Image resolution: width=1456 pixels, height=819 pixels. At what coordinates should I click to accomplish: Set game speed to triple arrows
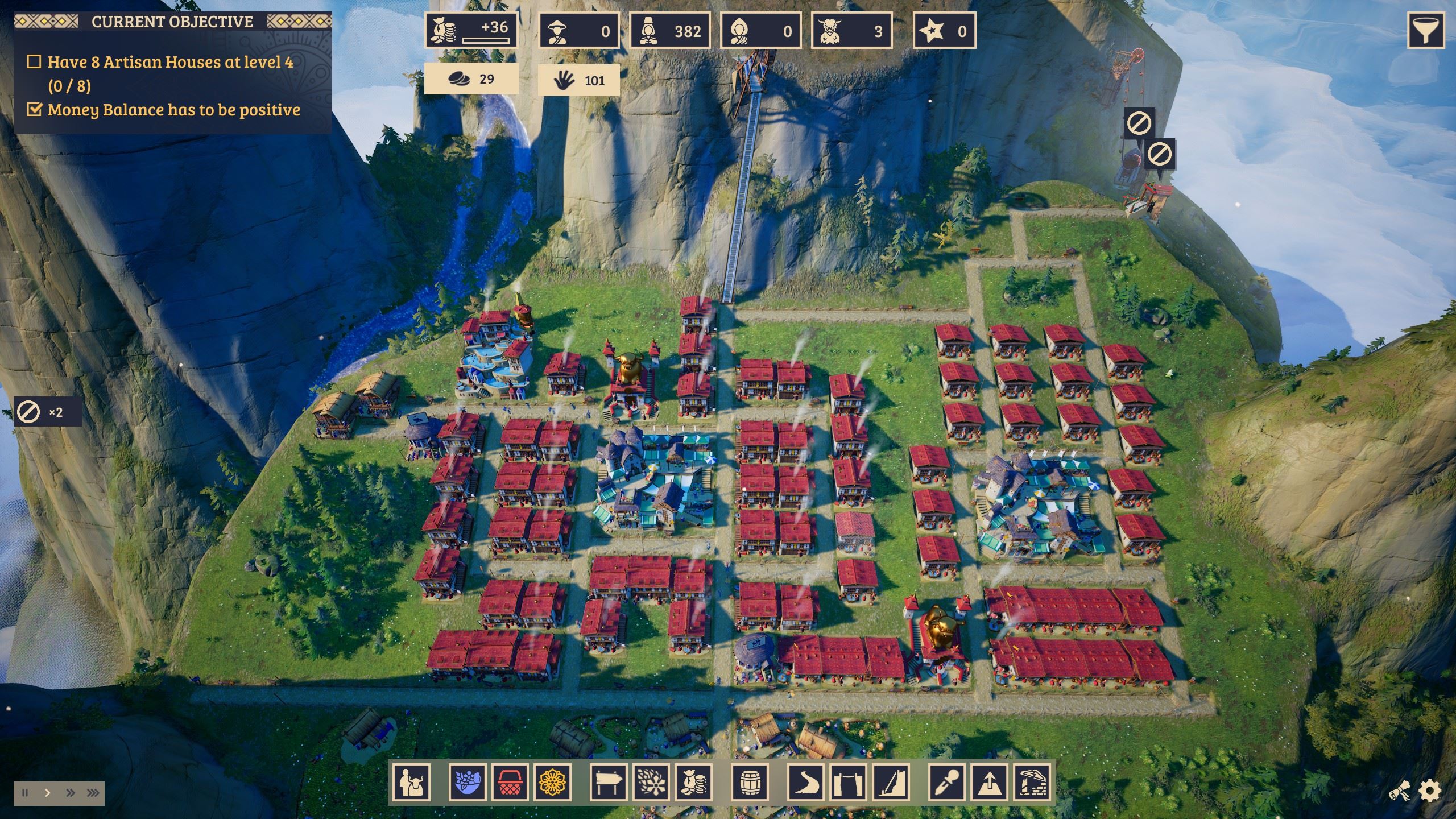pyautogui.click(x=93, y=793)
